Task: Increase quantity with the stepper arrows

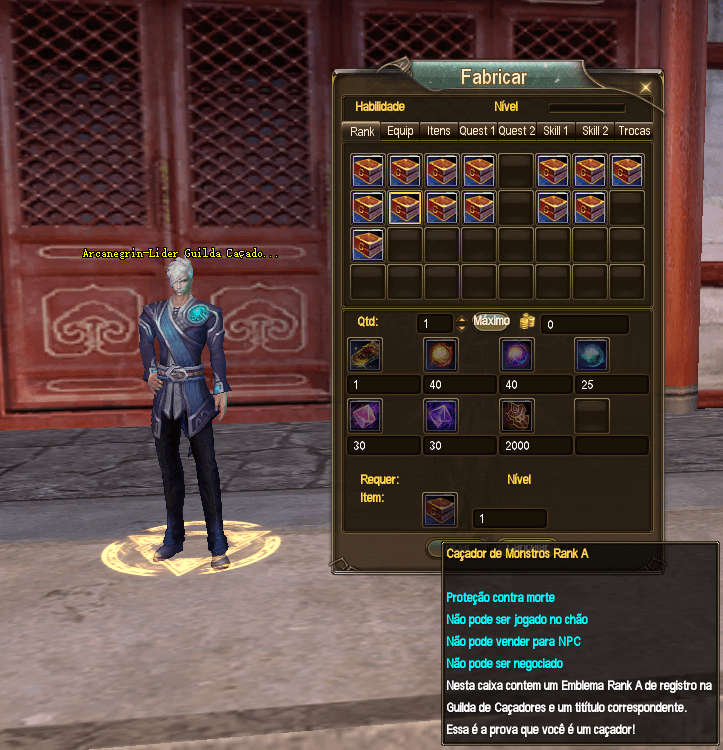Action: 461,320
